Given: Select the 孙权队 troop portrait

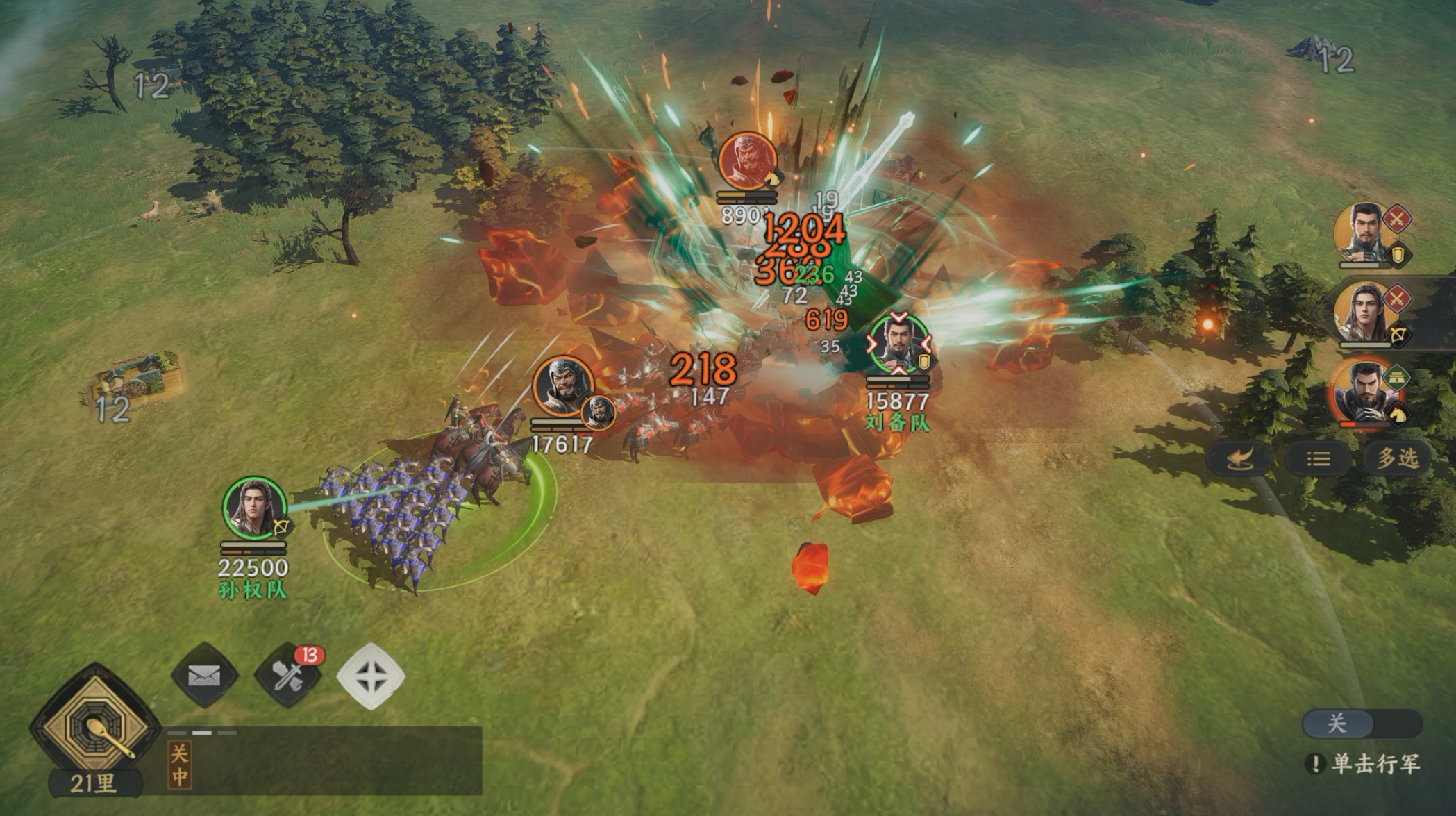Looking at the screenshot, I should click(x=253, y=508).
